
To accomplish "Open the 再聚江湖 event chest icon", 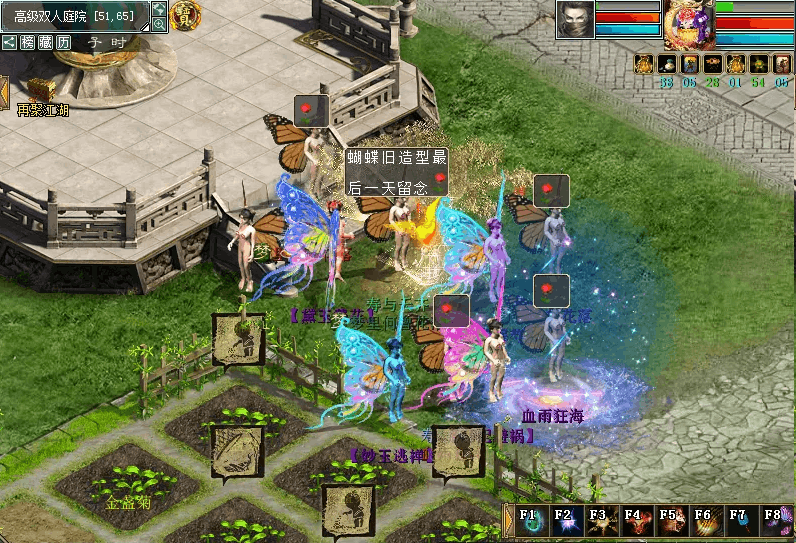I will pos(42,92).
